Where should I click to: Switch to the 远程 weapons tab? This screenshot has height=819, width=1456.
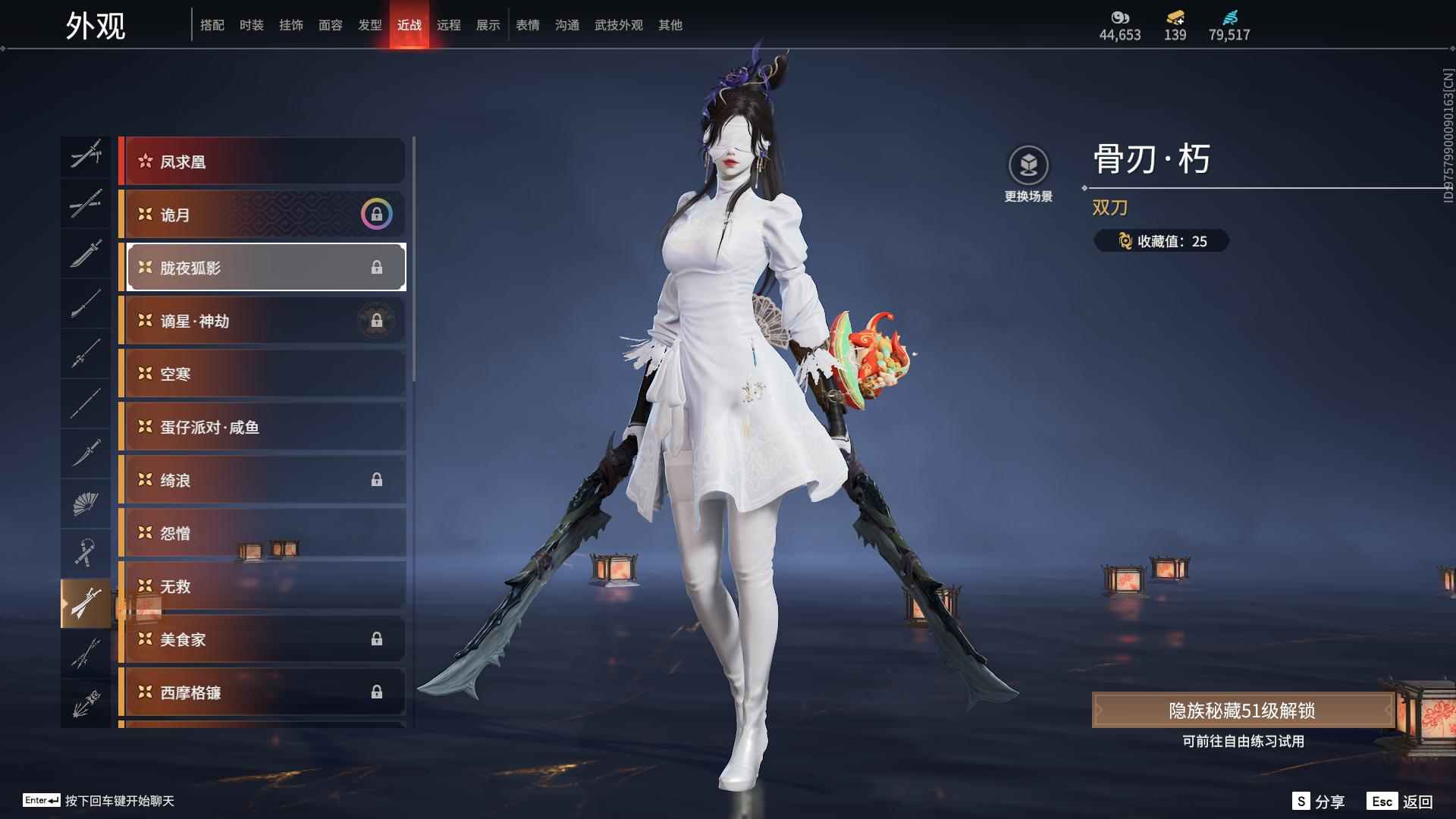pyautogui.click(x=448, y=25)
